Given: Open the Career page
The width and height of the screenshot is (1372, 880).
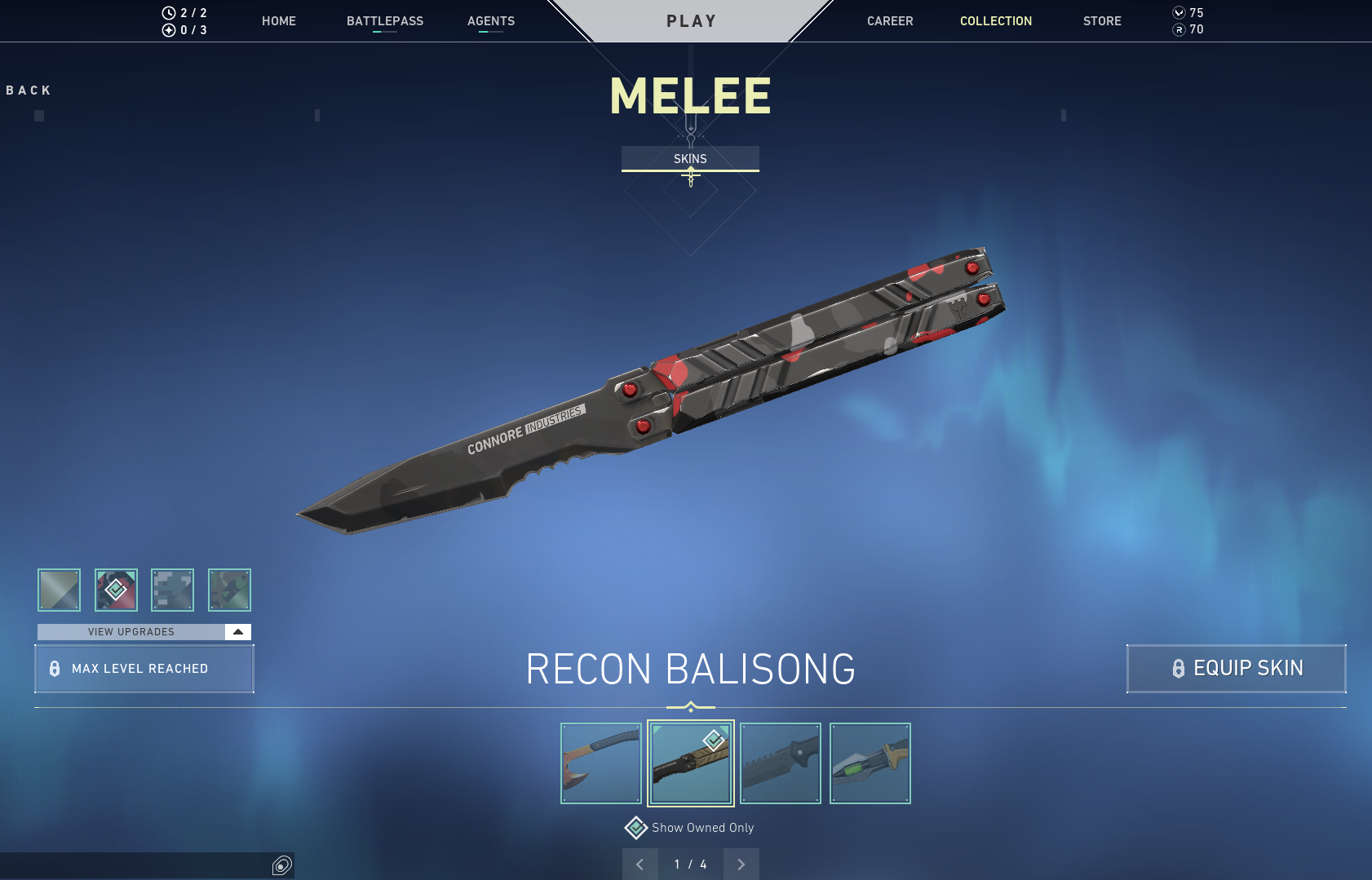Looking at the screenshot, I should [x=890, y=21].
